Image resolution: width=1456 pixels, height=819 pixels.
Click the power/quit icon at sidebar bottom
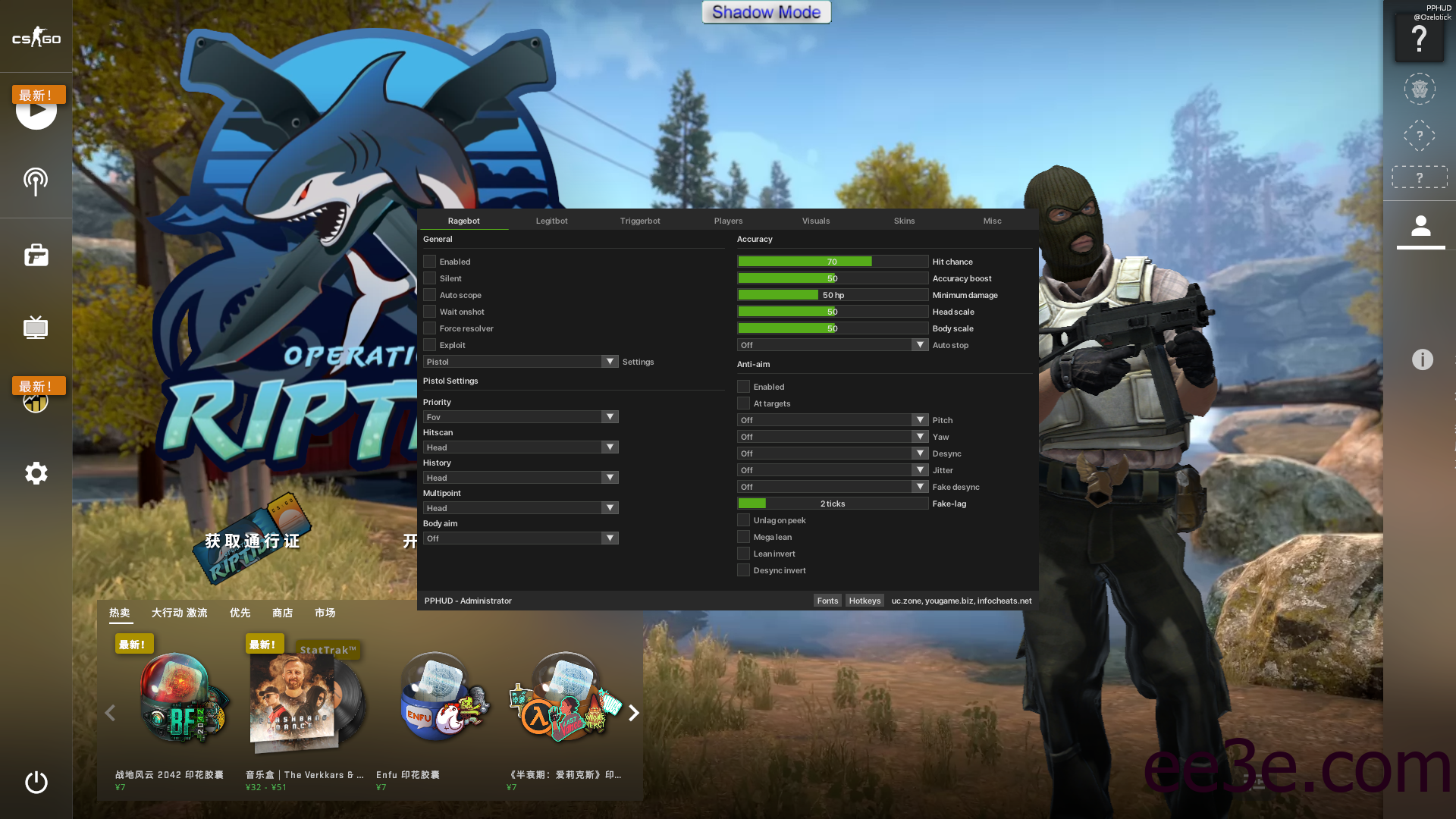coord(36,783)
